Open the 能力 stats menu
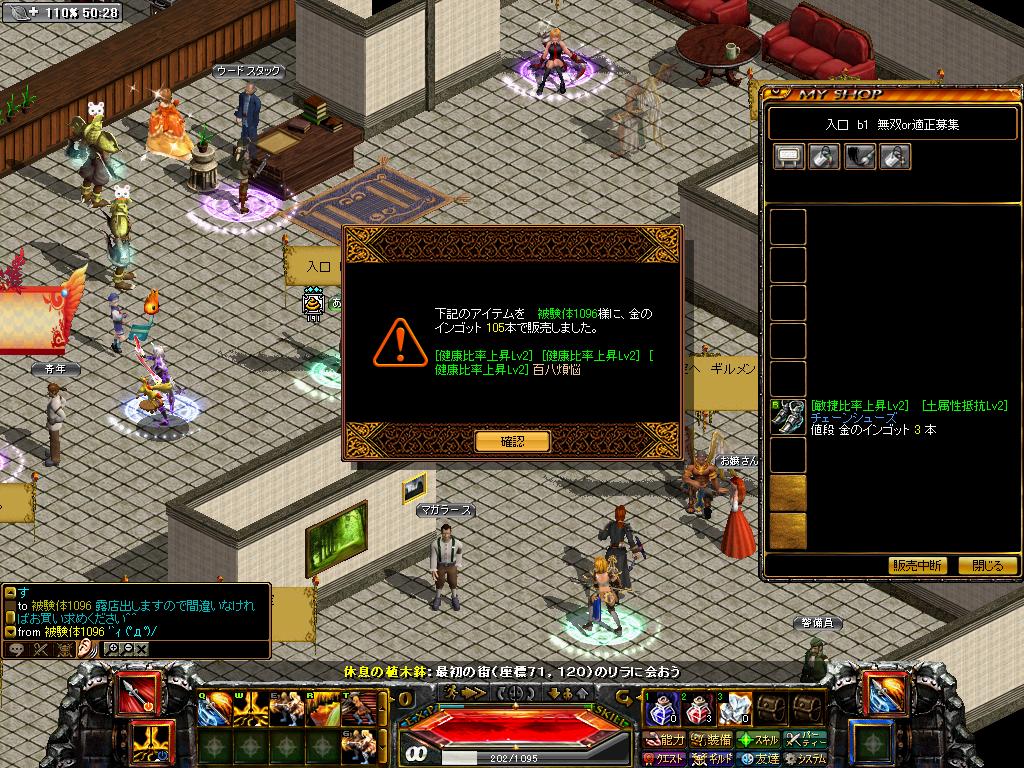This screenshot has width=1024, height=768. [x=666, y=741]
